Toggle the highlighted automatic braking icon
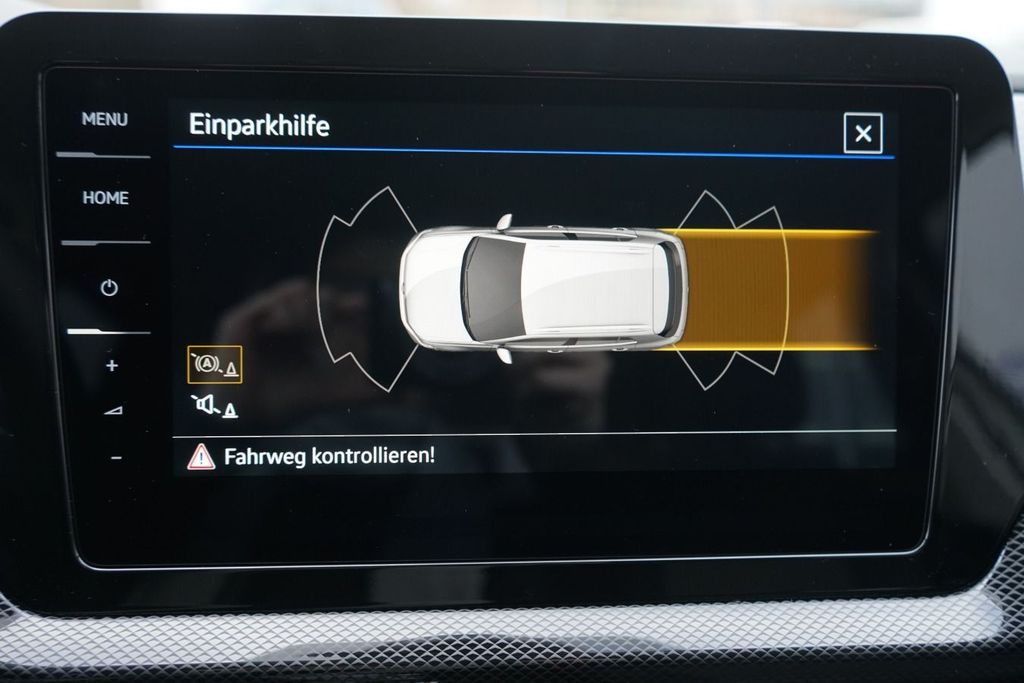This screenshot has height=683, width=1024. (214, 365)
